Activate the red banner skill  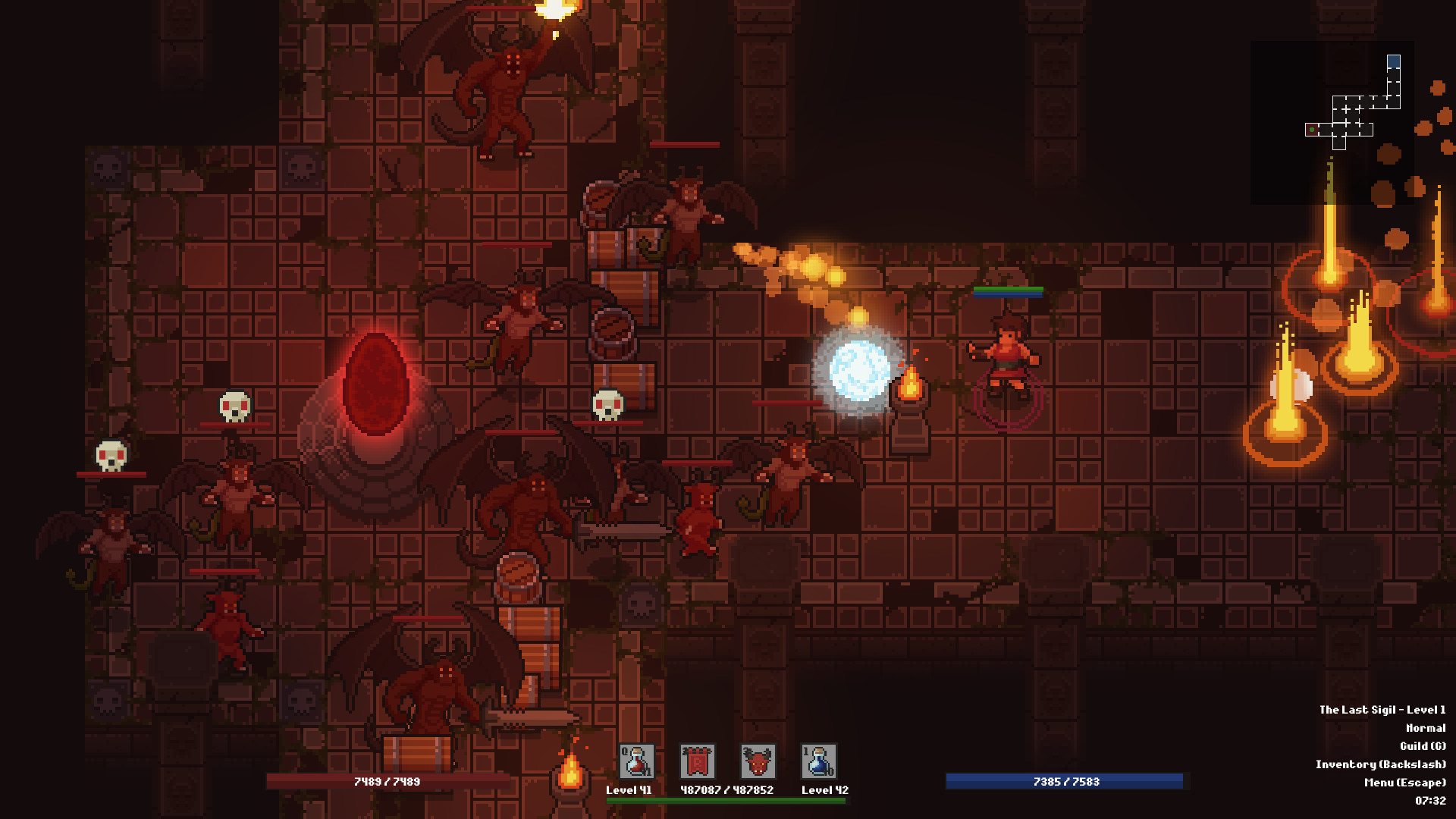tap(697, 761)
